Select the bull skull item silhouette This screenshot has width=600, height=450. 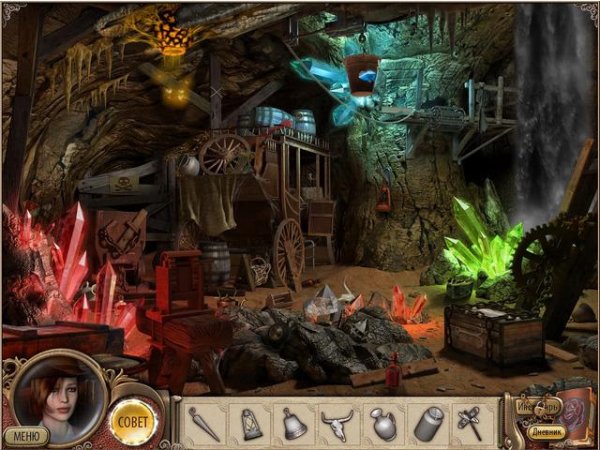[x=338, y=423]
